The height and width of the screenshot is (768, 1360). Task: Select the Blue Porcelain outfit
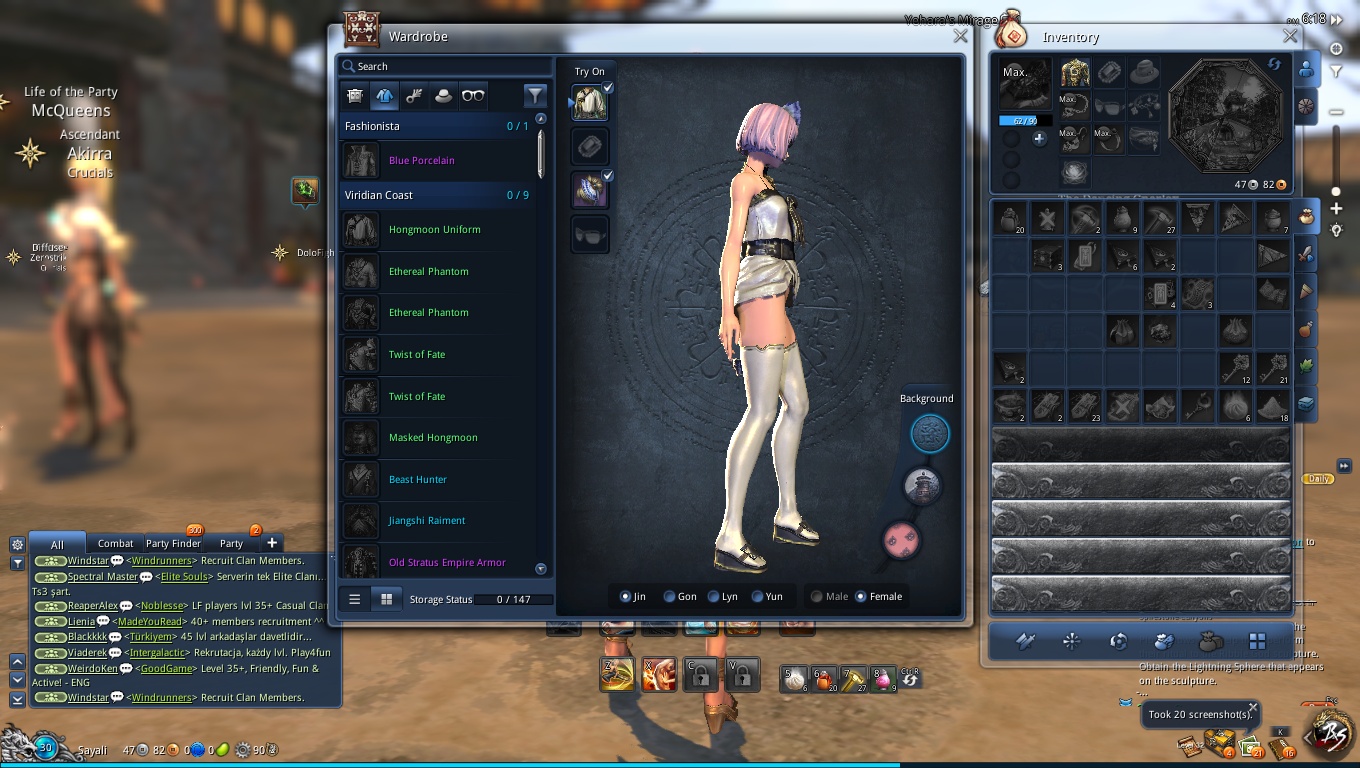(x=421, y=160)
